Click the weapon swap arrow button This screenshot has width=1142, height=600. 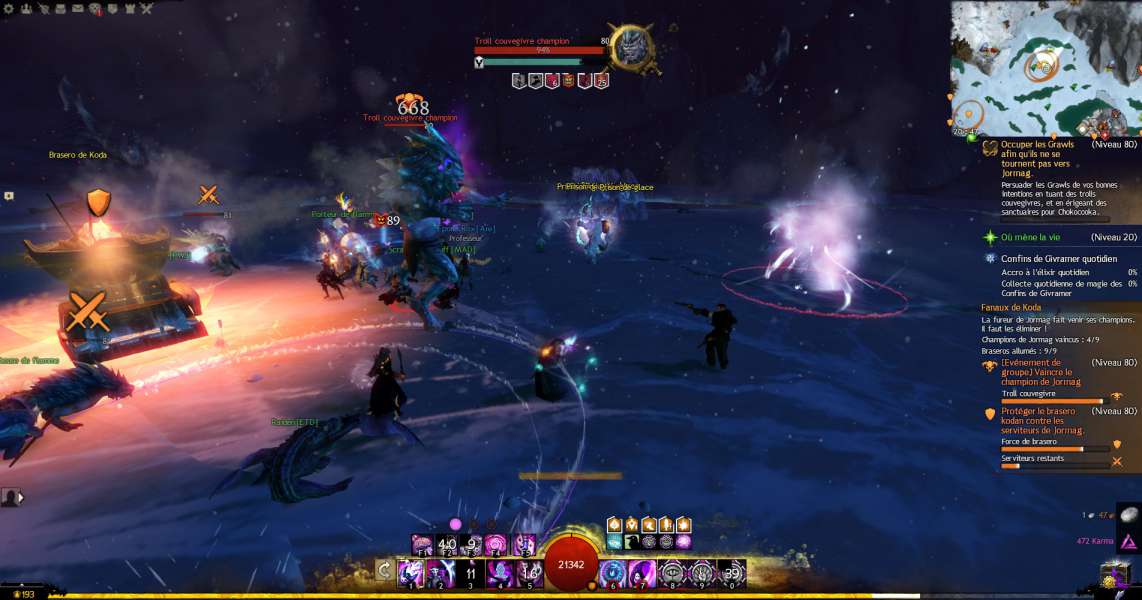tap(383, 570)
